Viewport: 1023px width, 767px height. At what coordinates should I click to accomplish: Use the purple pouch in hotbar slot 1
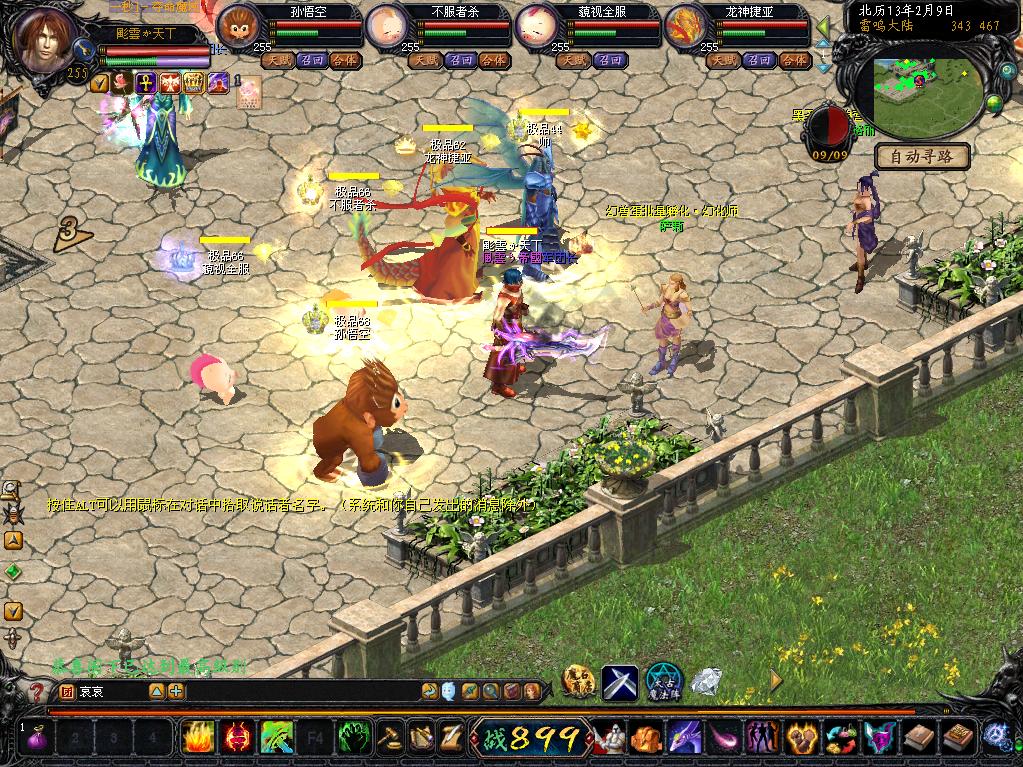tap(40, 739)
